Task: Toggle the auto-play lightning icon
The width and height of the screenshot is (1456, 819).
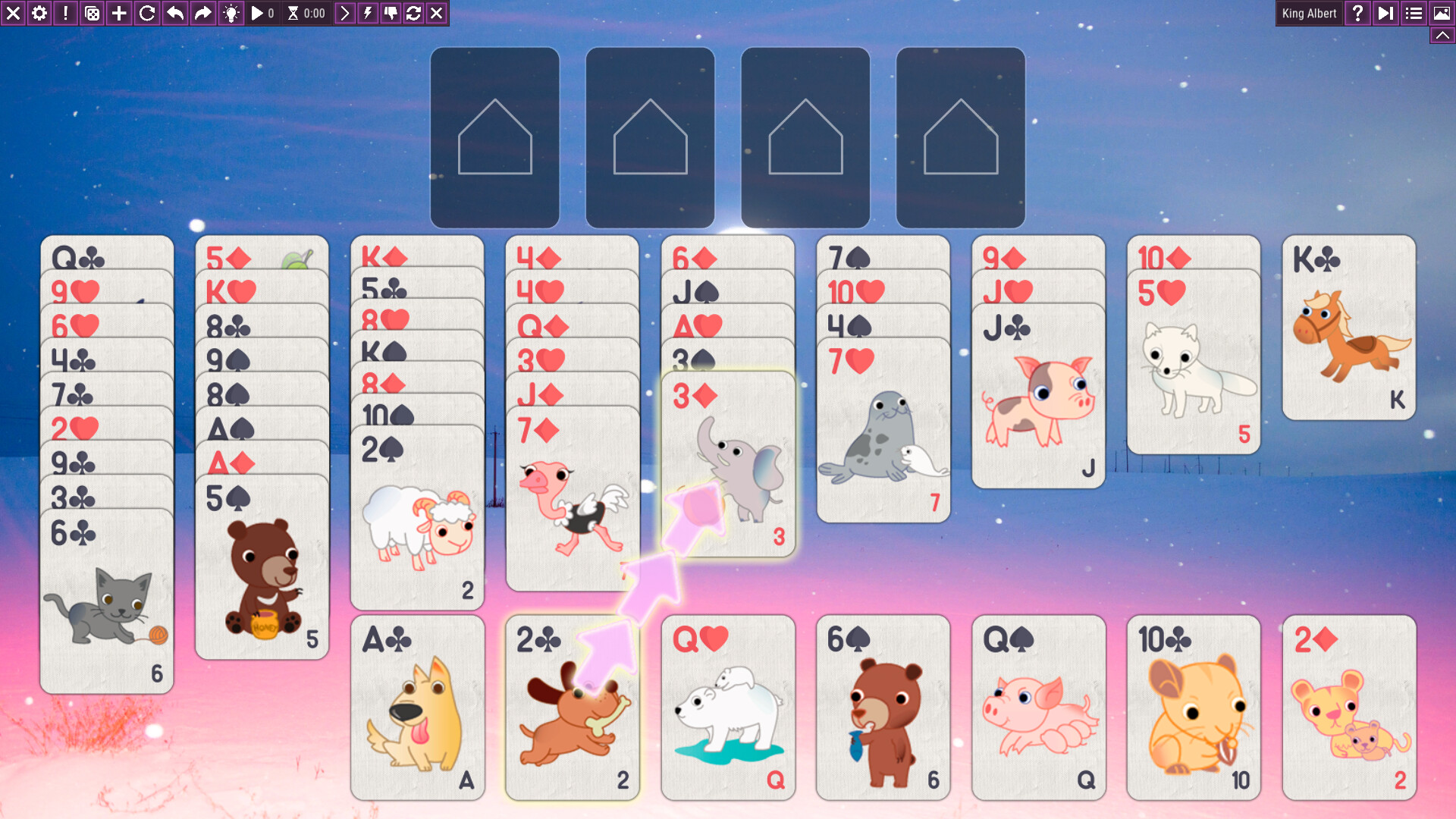Action: pyautogui.click(x=367, y=13)
